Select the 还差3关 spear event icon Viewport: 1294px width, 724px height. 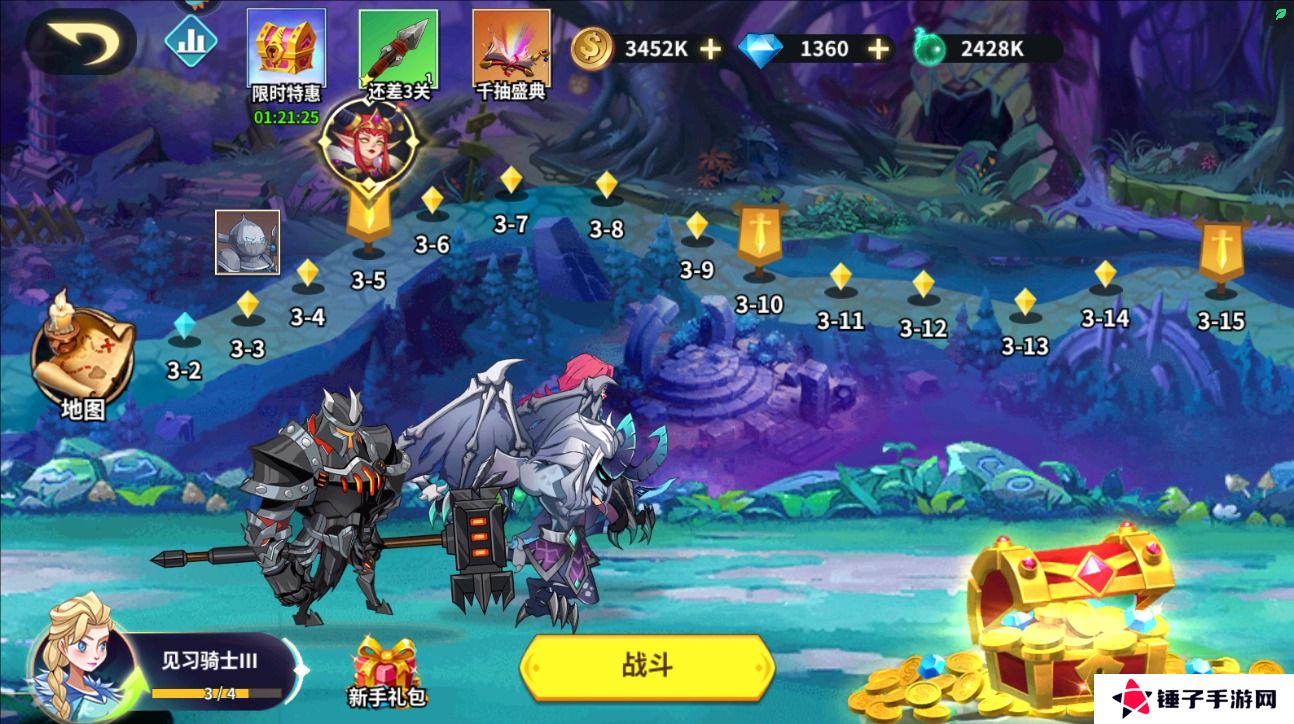(x=398, y=47)
